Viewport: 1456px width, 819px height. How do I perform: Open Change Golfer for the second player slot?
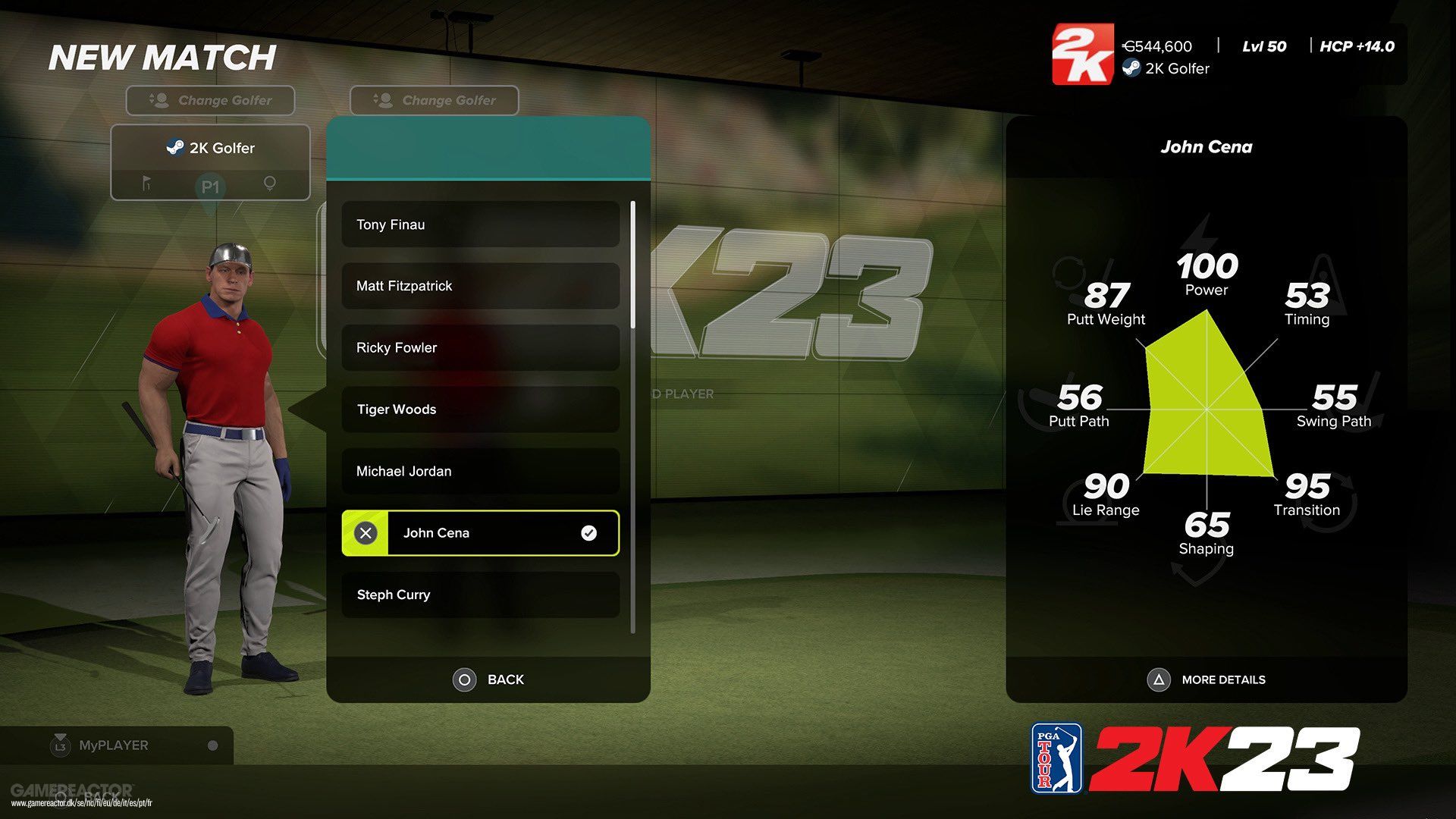coord(434,100)
